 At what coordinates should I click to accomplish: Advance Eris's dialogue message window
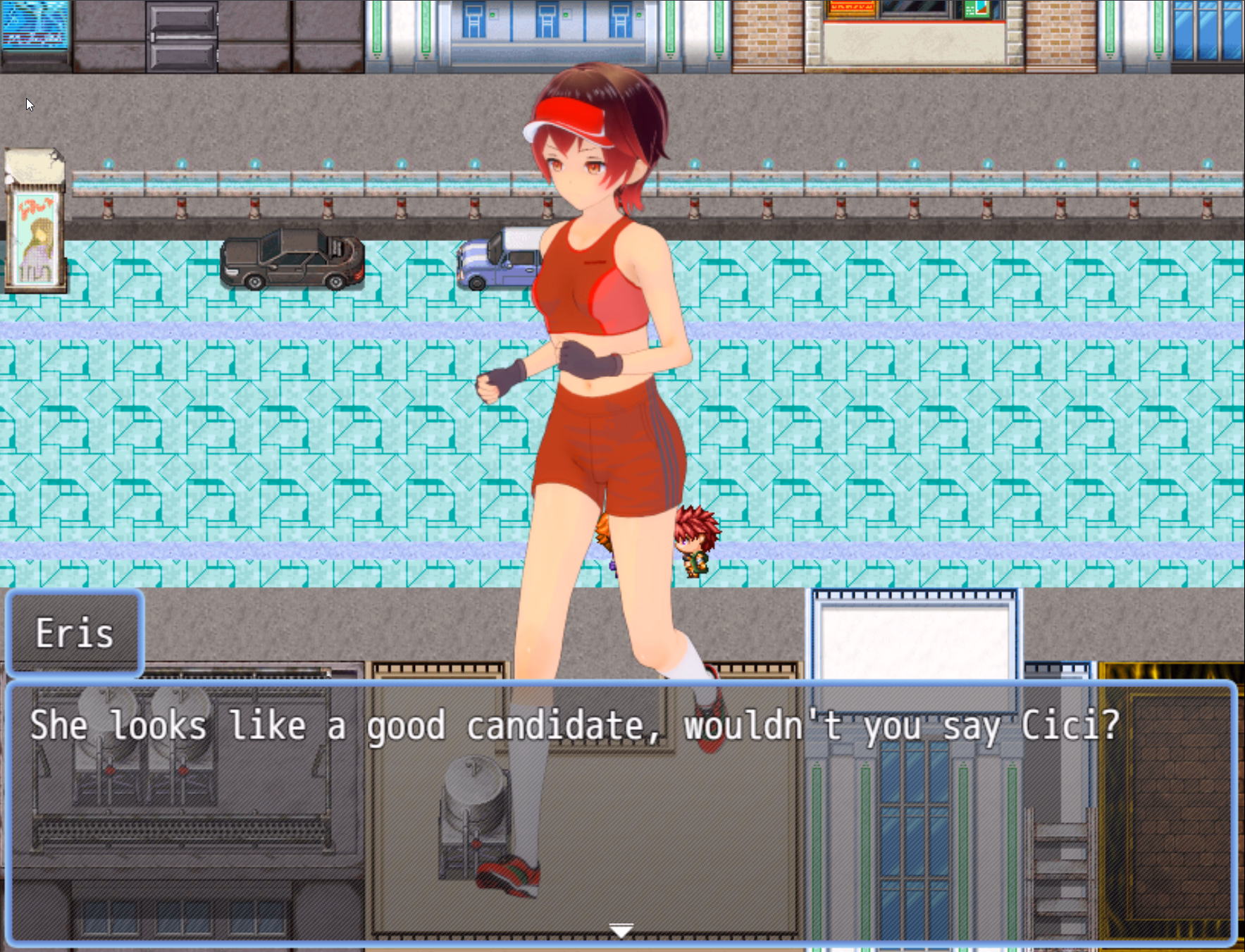620,810
